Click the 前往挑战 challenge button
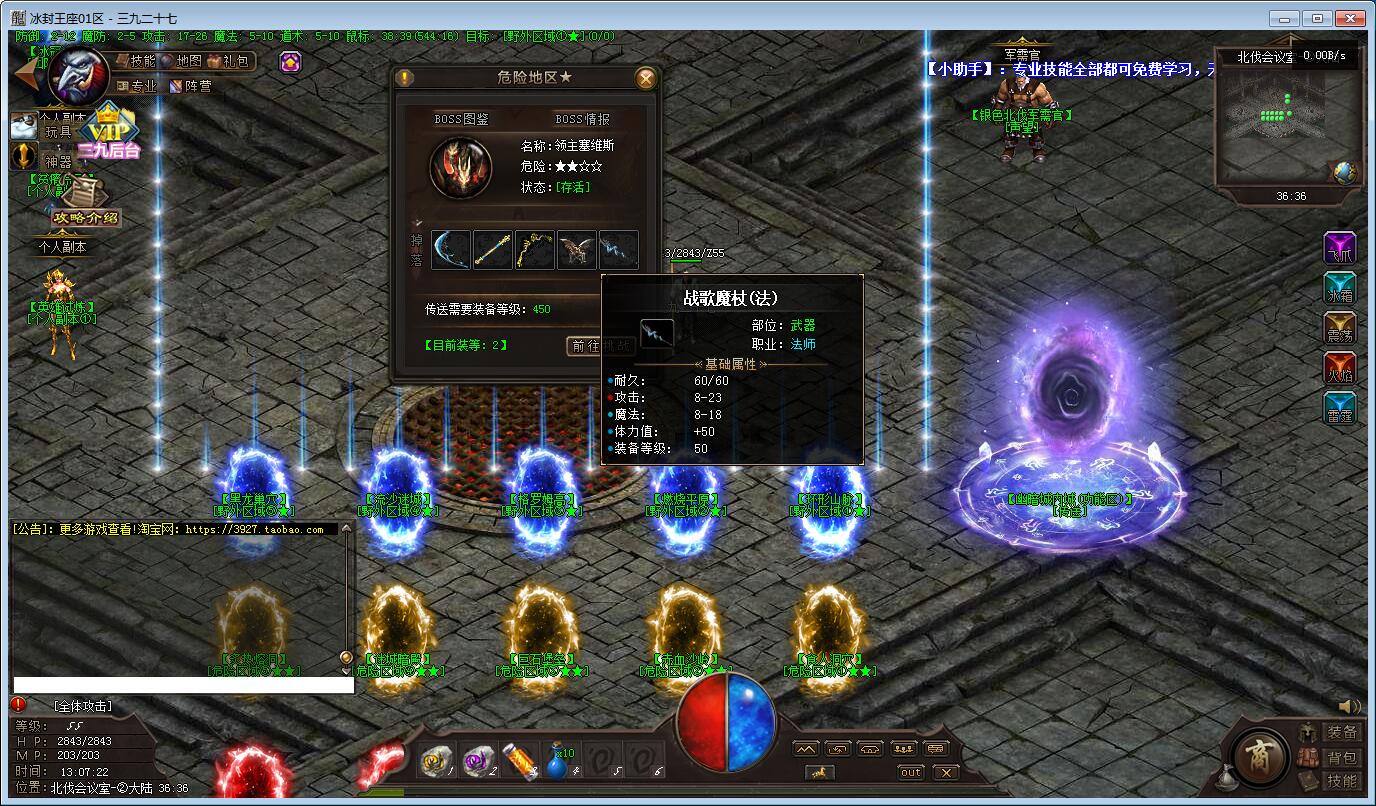 click(600, 346)
